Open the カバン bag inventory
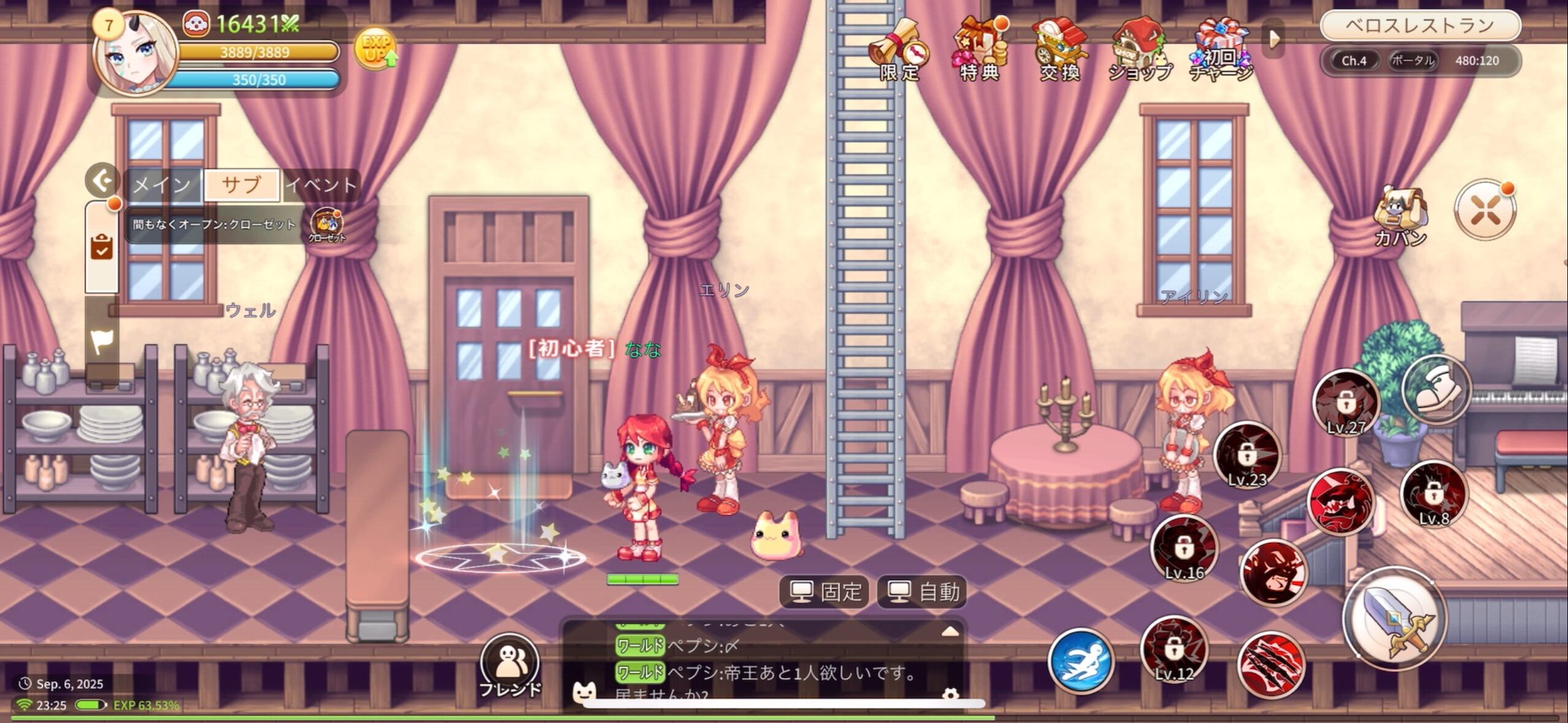1568x723 pixels. click(1399, 216)
